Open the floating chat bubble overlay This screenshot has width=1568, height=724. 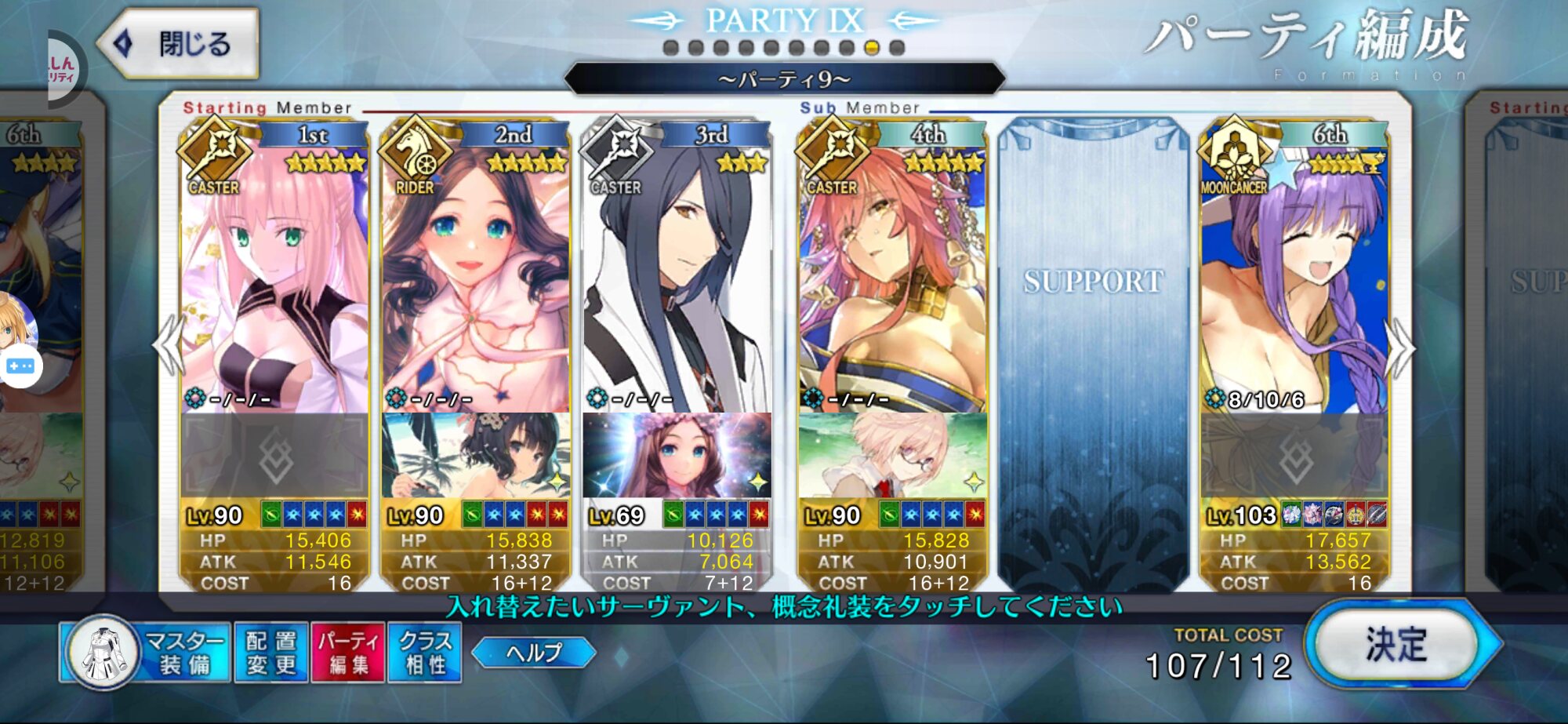[20, 366]
